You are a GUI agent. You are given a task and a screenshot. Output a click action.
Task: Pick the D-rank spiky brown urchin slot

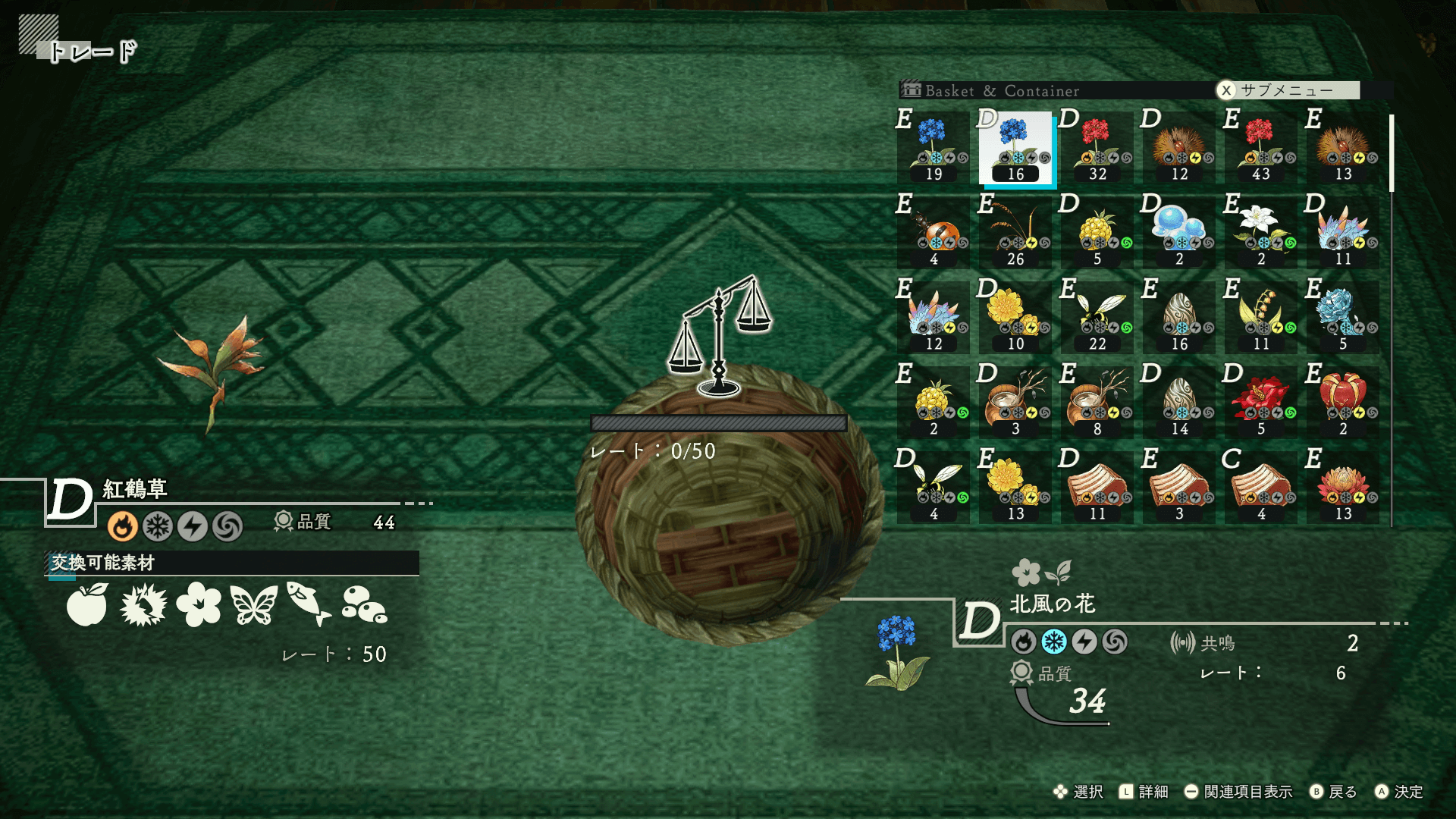1179,149
